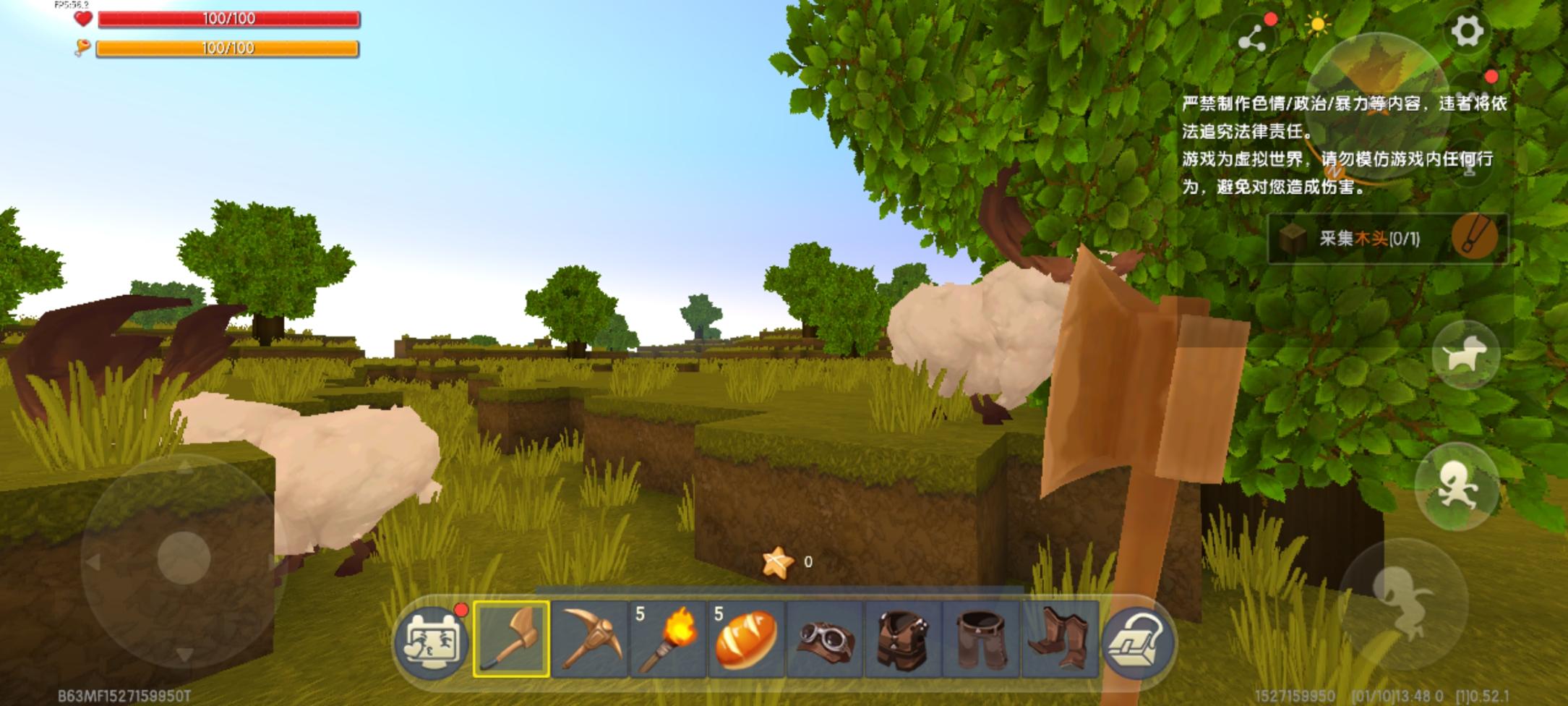Select the pickaxe hotbar slot
This screenshot has height=706, width=1568.
[x=589, y=639]
